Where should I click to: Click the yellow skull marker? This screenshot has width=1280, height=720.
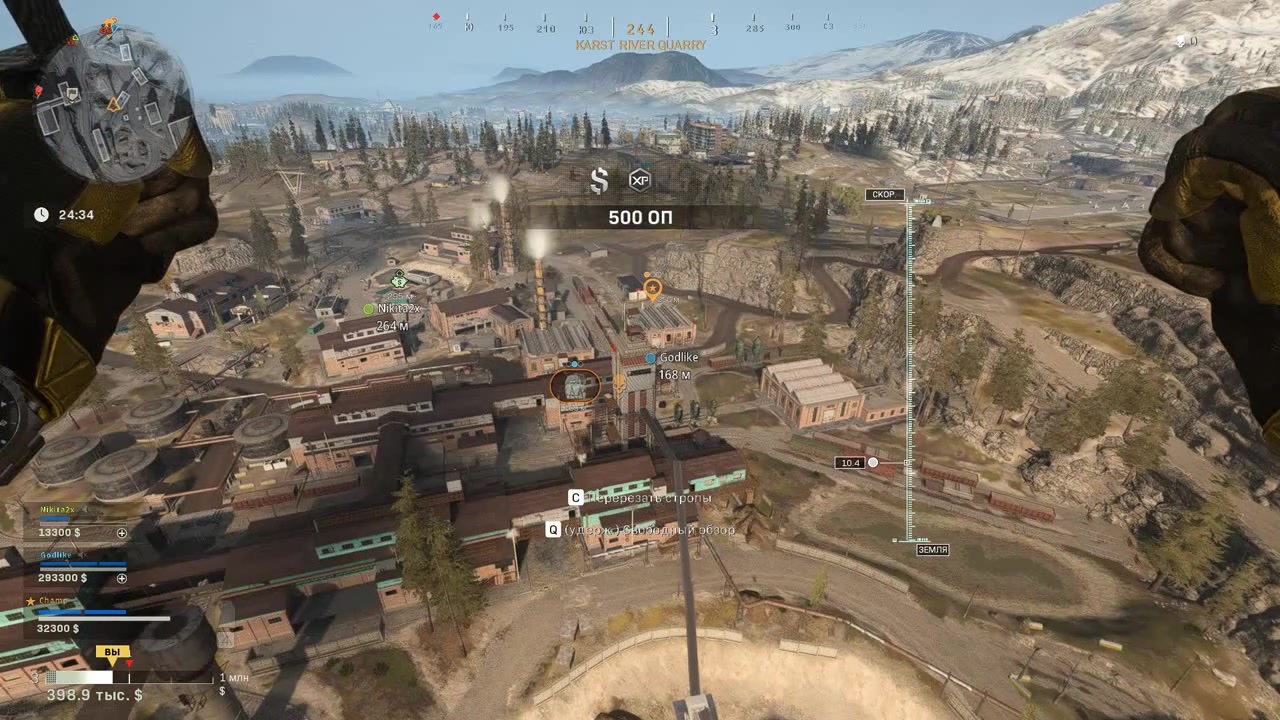click(x=620, y=382)
